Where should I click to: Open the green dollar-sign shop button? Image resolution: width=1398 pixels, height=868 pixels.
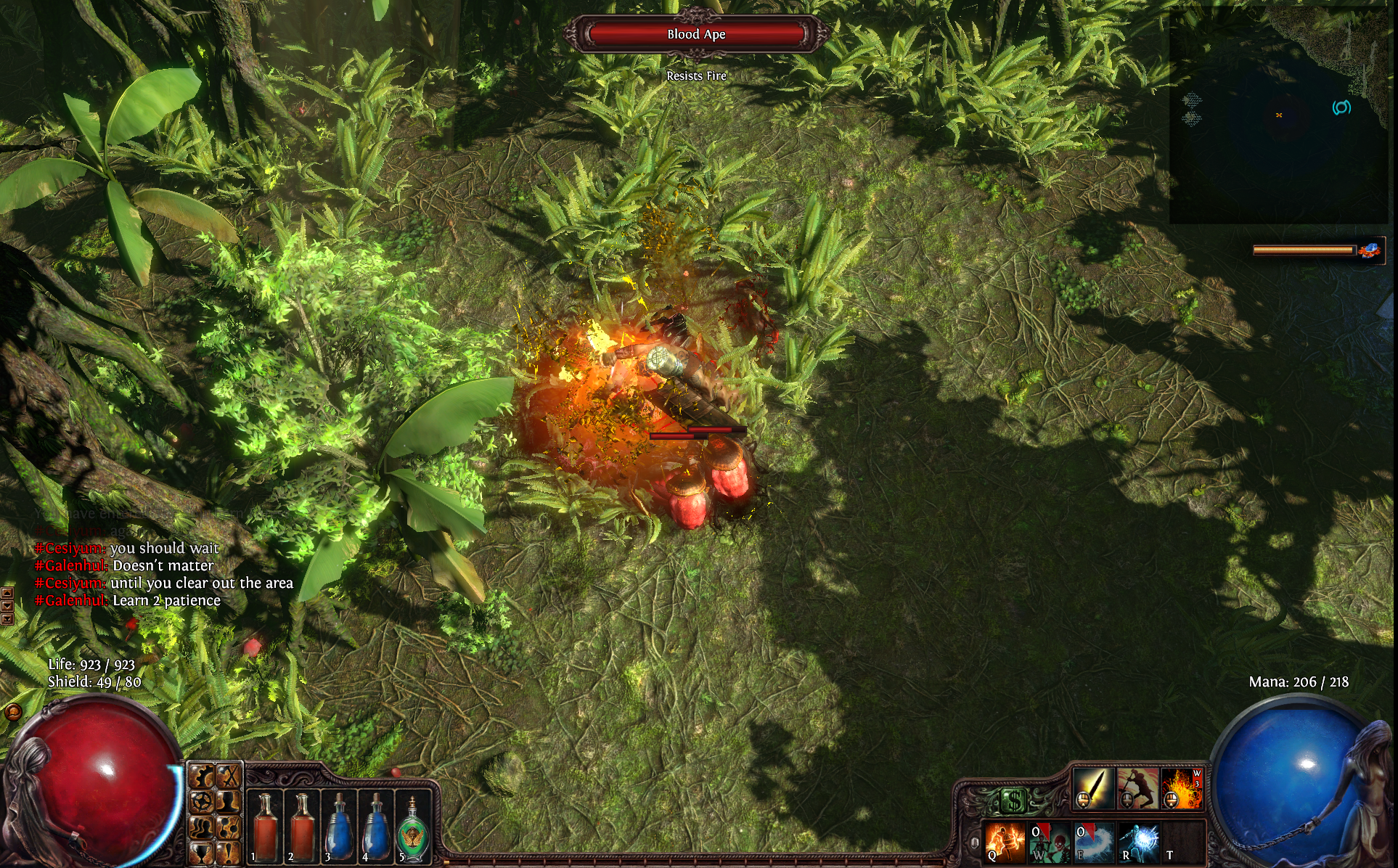tap(1012, 801)
